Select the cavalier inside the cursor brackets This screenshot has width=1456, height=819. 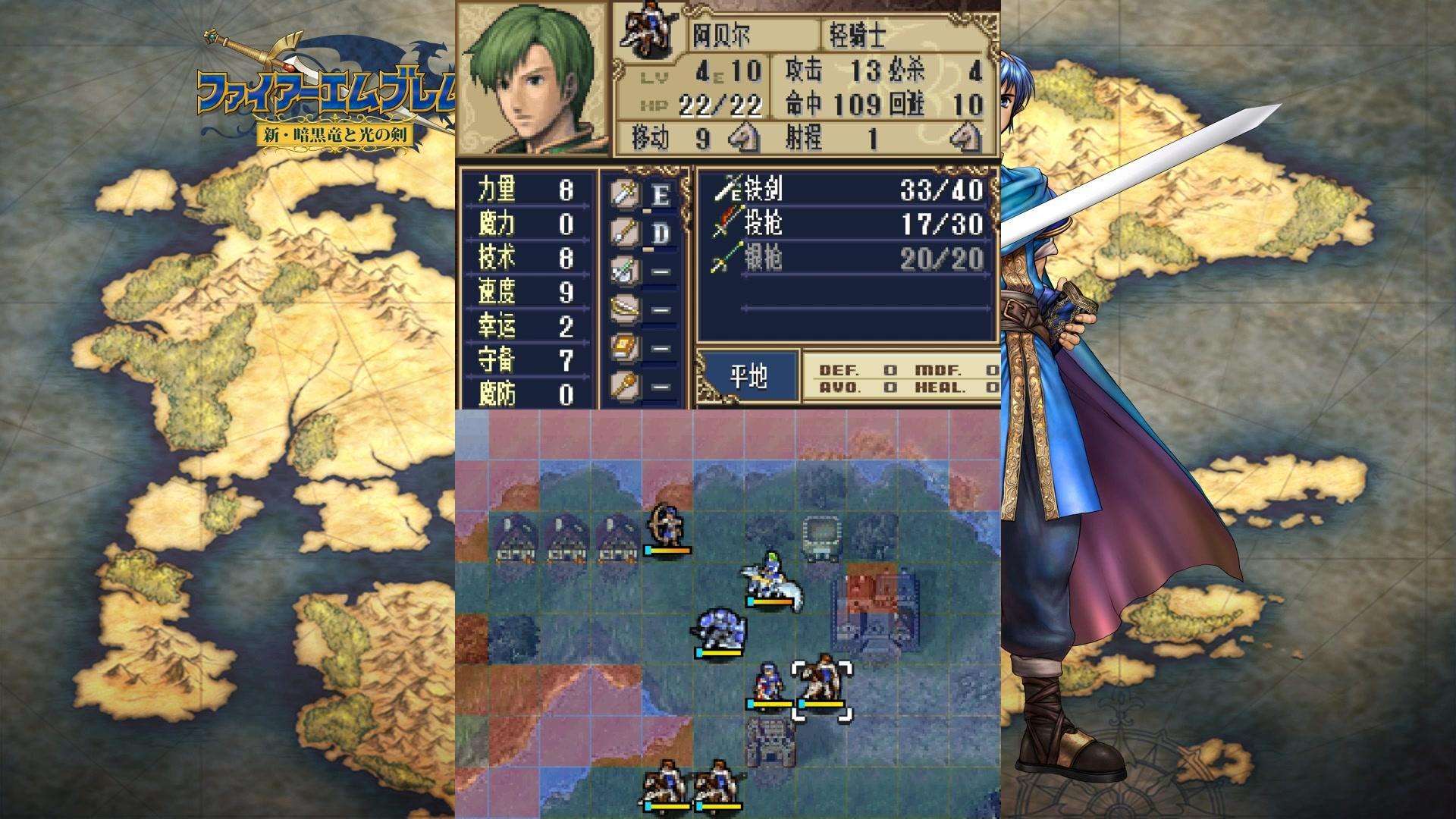click(x=822, y=686)
